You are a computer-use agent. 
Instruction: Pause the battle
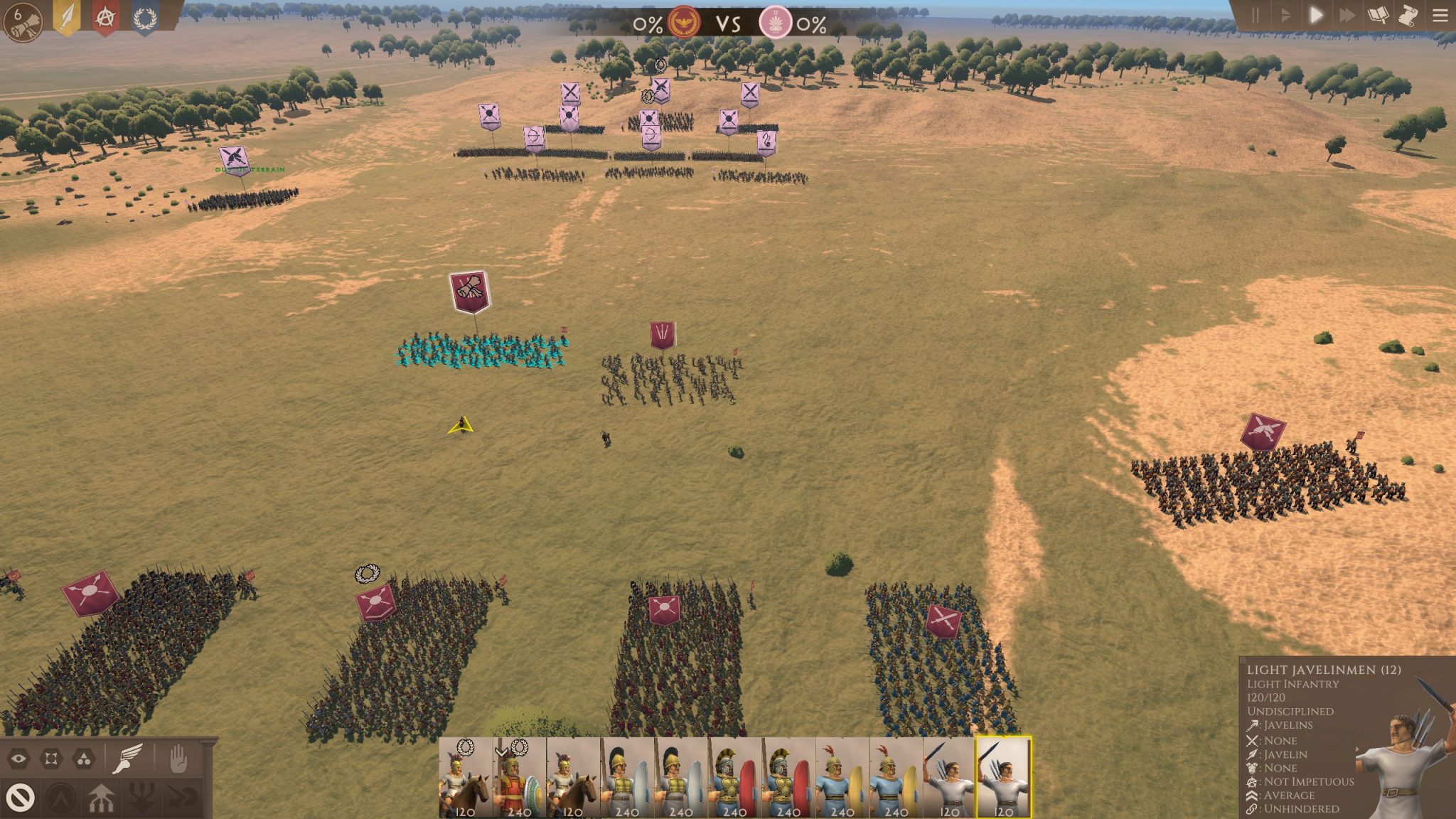point(1256,15)
